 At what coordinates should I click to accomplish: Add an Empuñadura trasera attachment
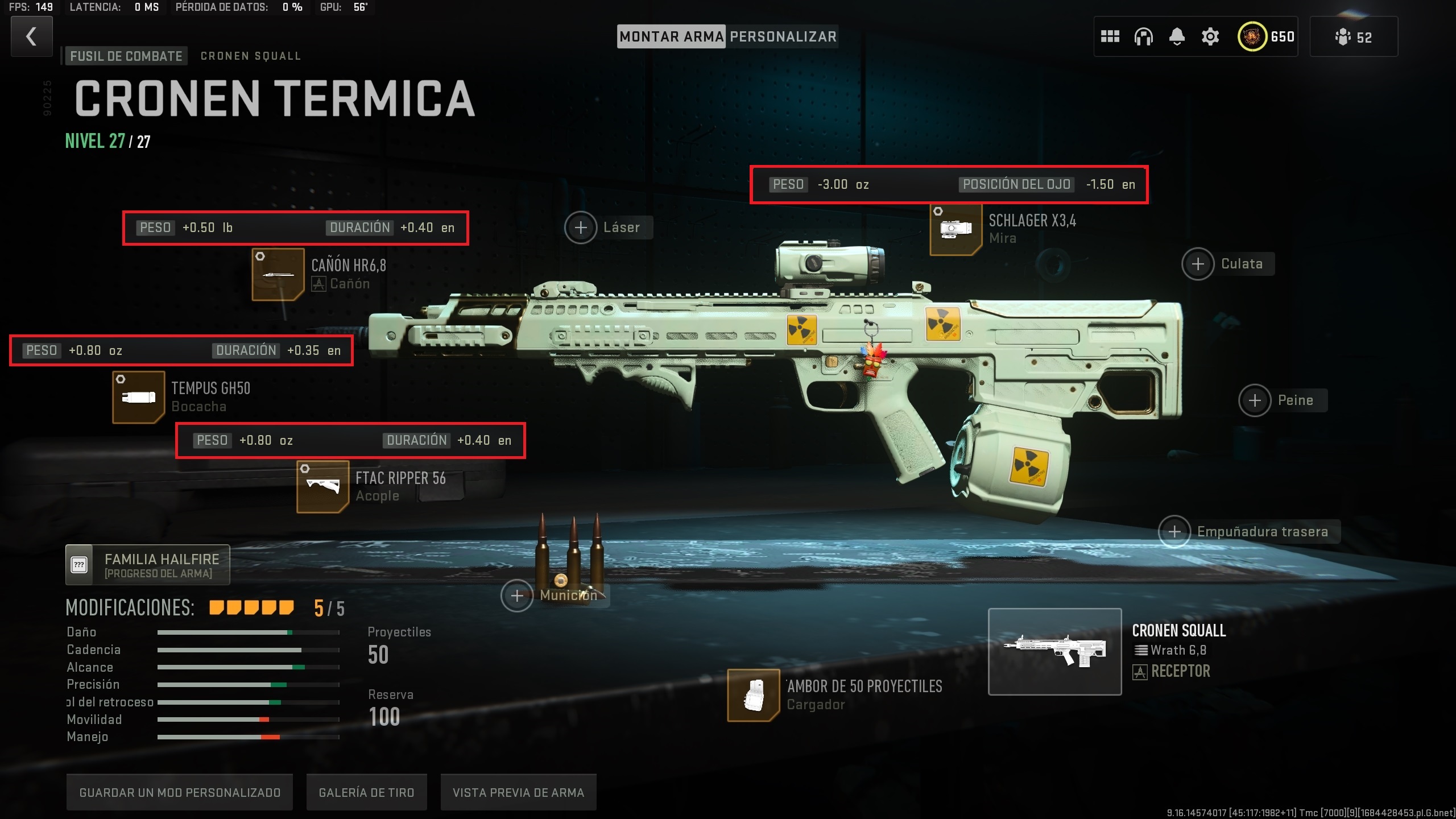tap(1174, 532)
